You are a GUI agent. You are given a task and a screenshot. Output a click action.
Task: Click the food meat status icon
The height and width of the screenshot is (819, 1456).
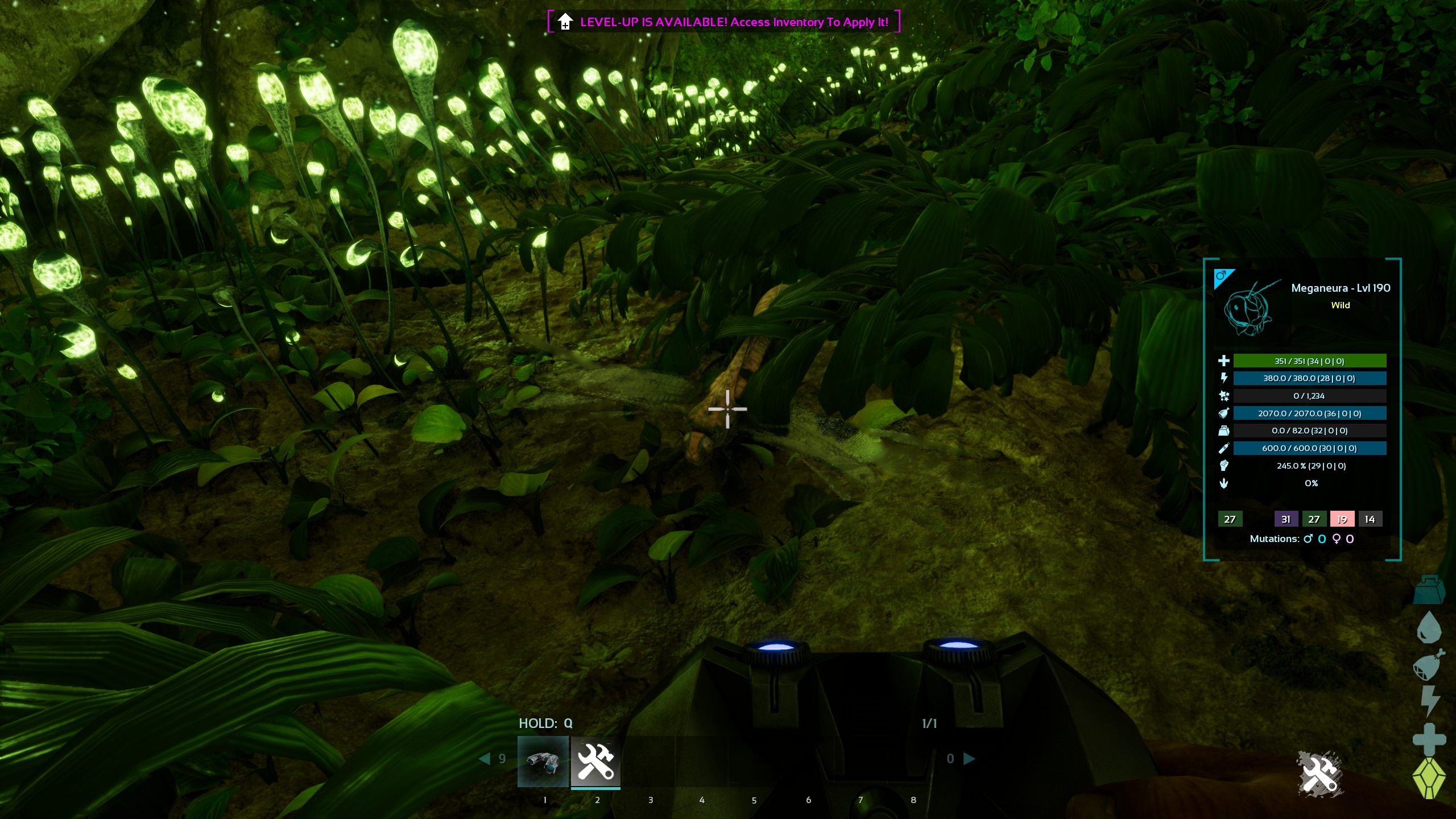pos(1429,664)
